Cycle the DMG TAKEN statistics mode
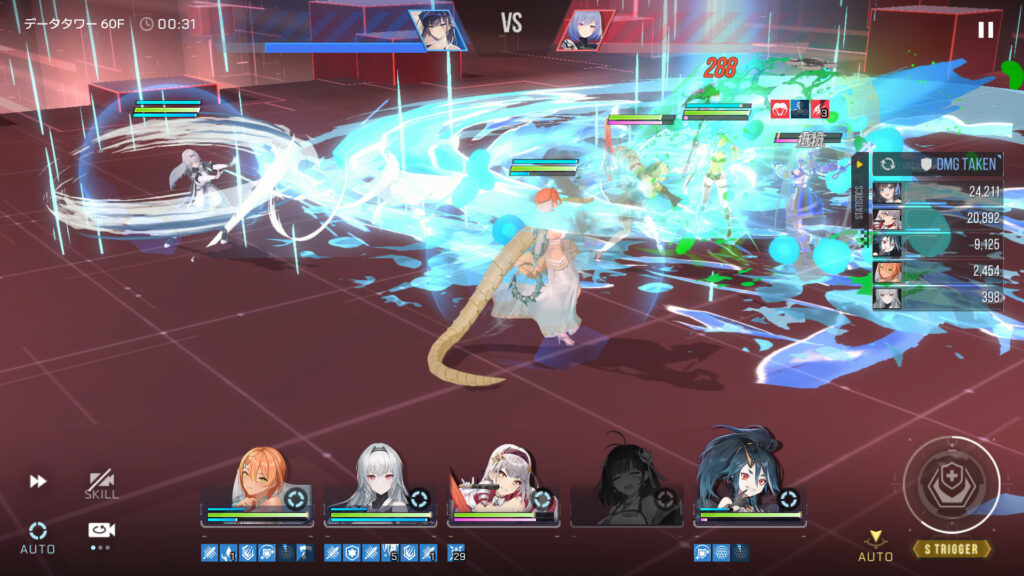This screenshot has width=1024, height=576. click(885, 165)
